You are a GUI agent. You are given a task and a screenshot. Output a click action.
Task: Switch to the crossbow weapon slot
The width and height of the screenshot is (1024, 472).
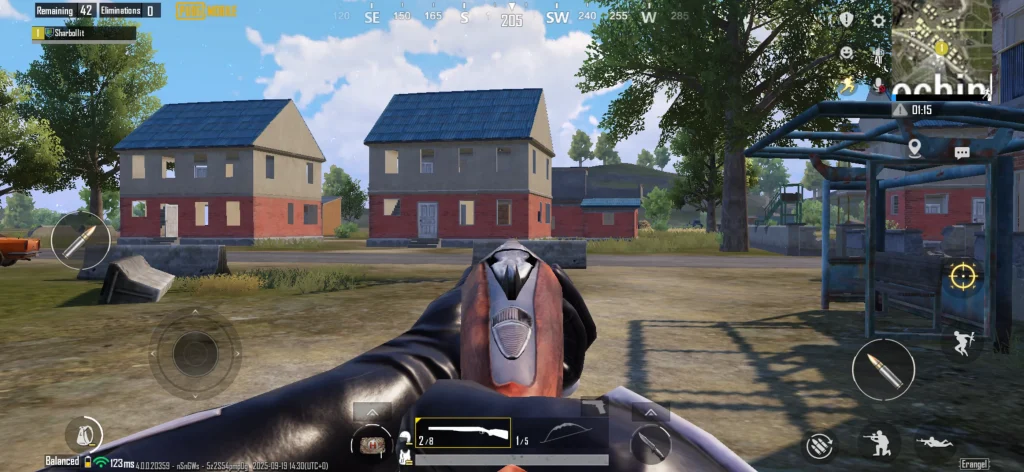(x=561, y=434)
